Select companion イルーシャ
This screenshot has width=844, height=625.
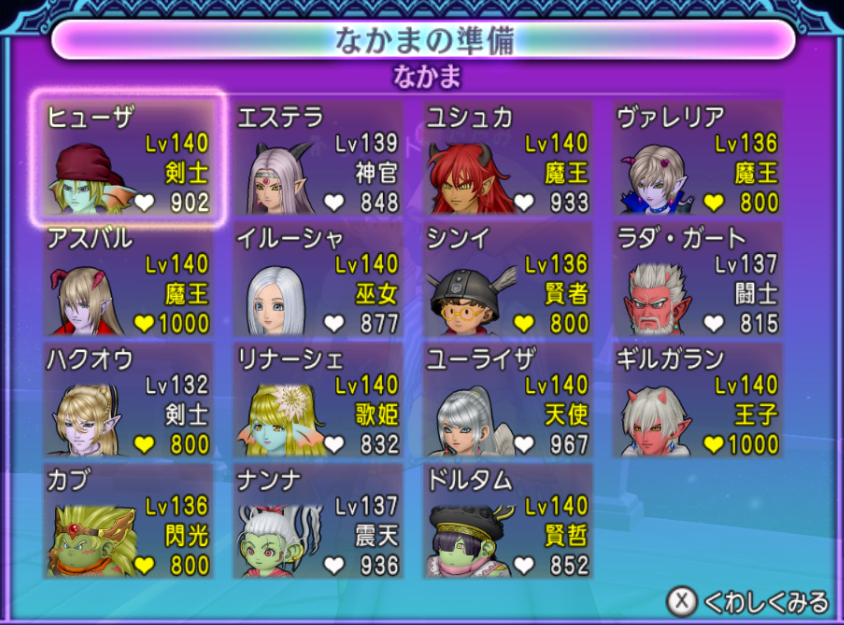[318, 280]
